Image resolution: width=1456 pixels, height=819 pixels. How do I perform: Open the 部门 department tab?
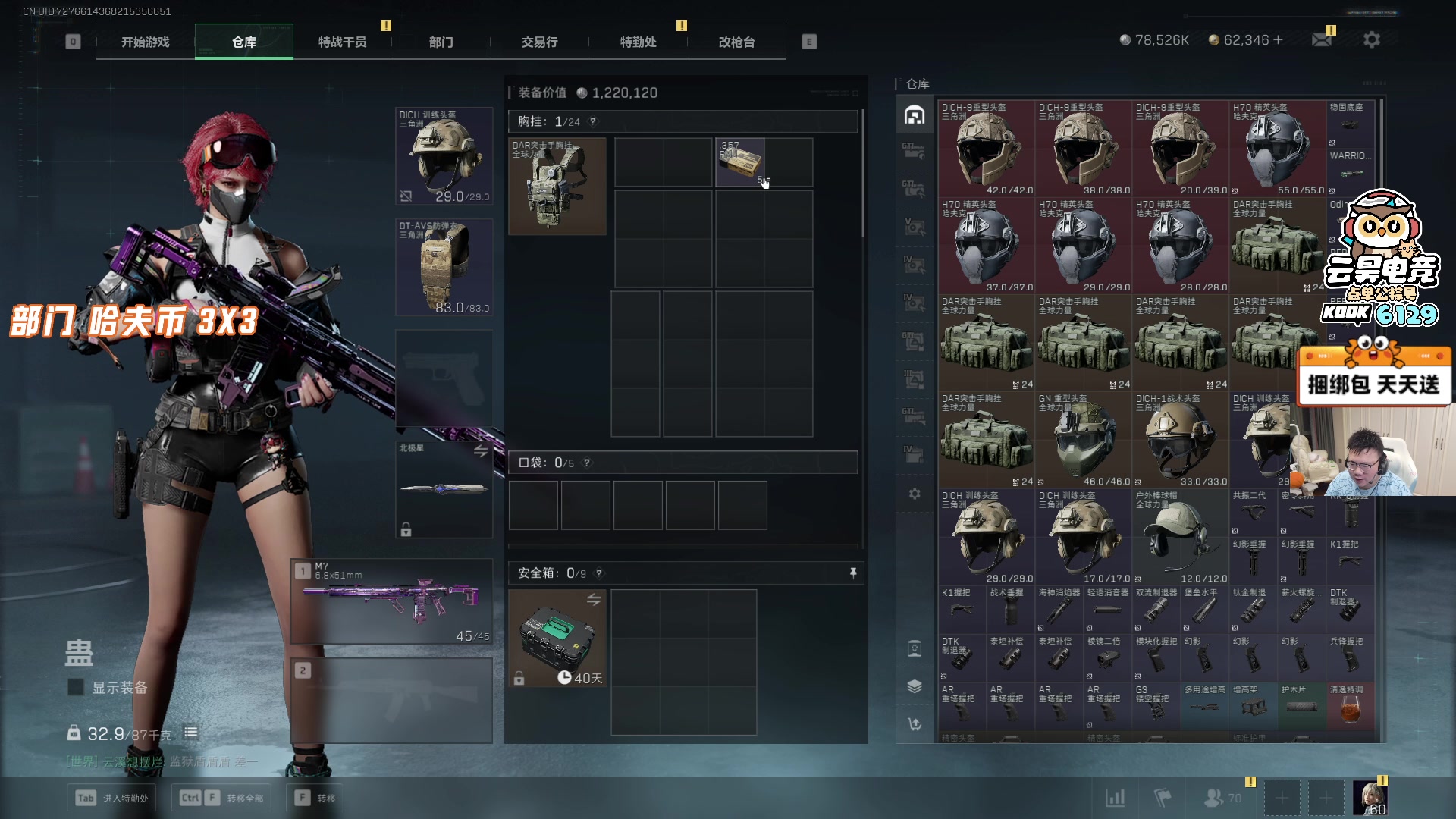click(441, 42)
